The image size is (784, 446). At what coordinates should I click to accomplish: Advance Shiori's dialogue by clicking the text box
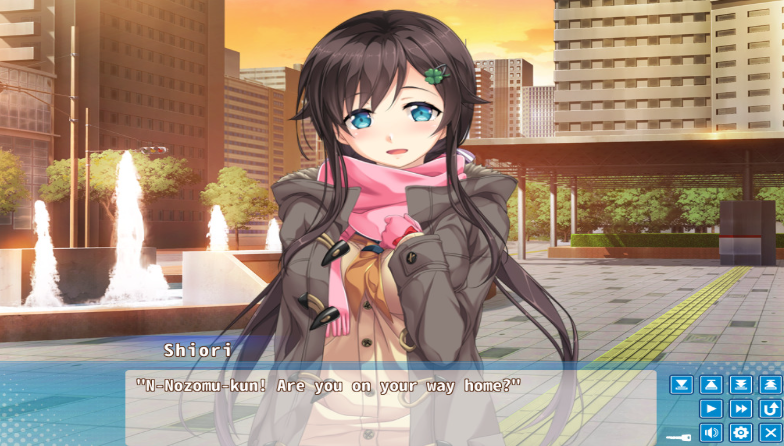click(390, 407)
